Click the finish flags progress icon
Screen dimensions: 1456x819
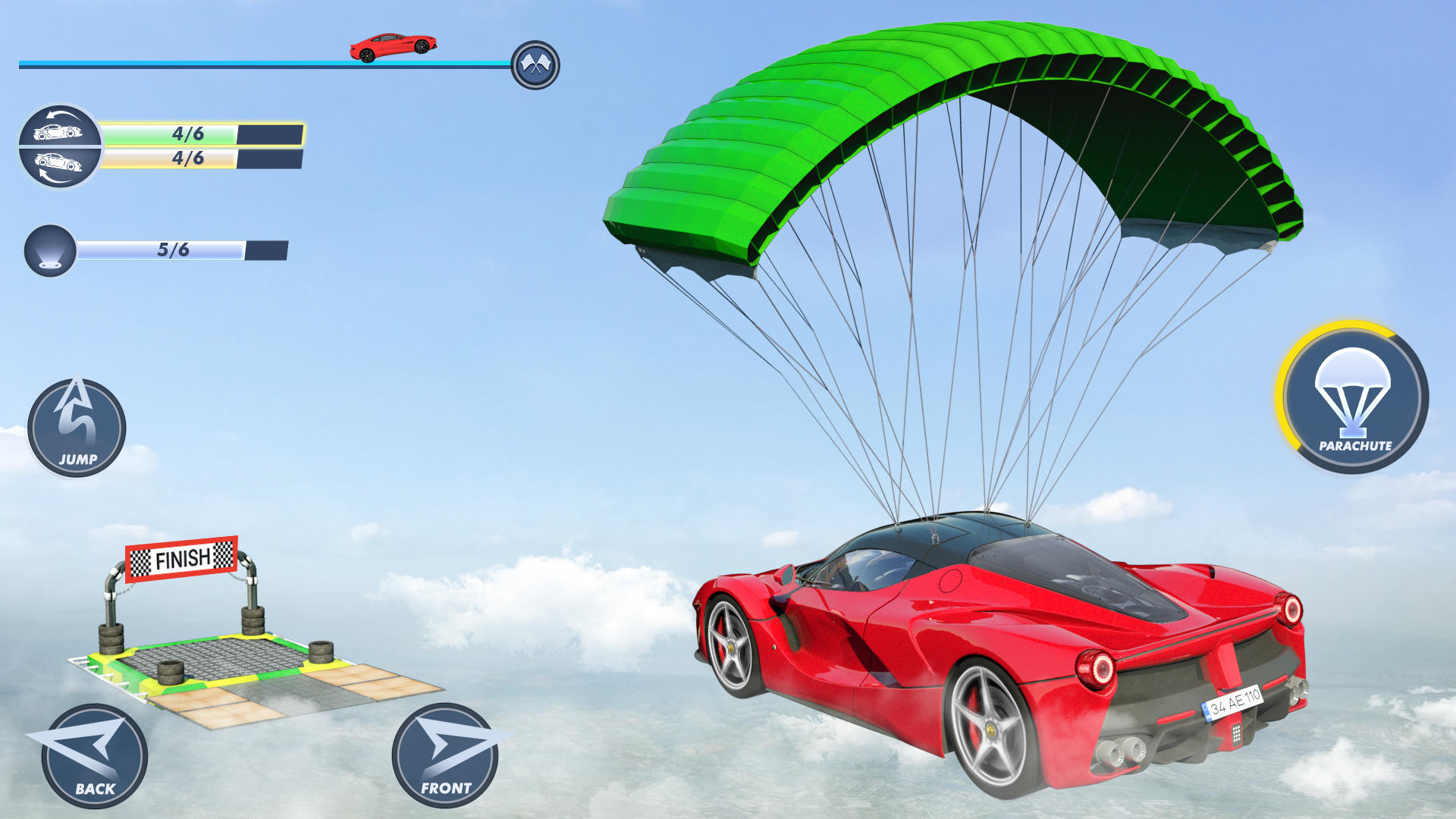(535, 65)
